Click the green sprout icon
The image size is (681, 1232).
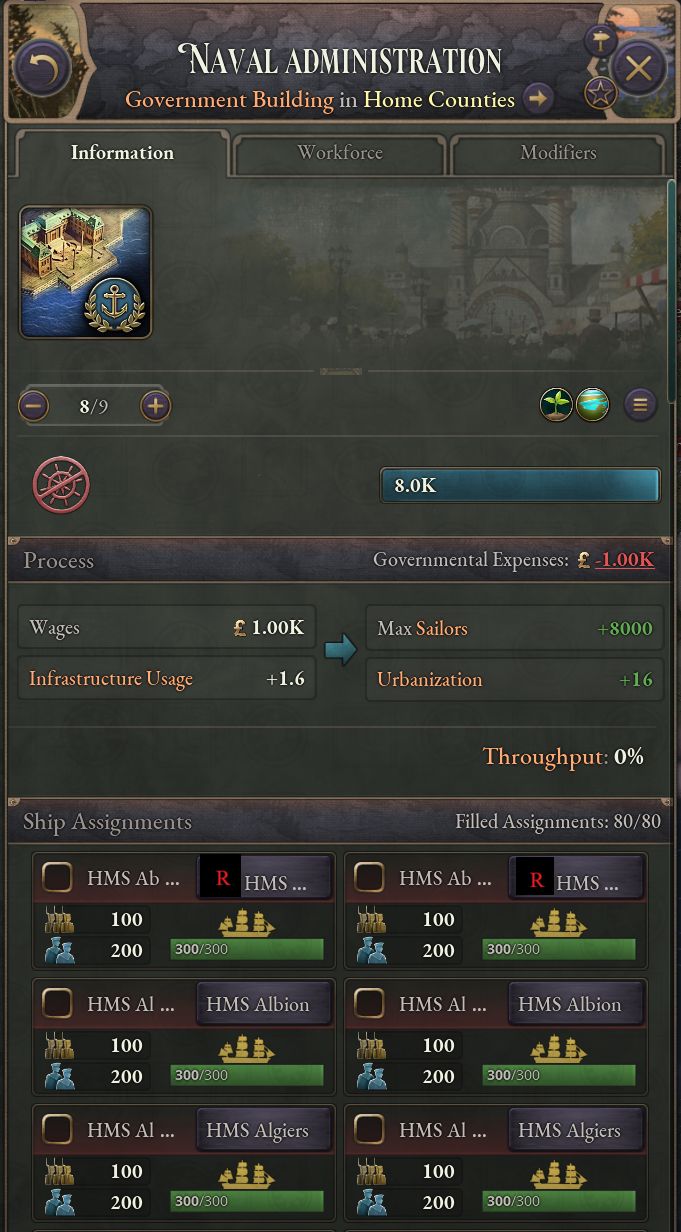click(x=556, y=405)
